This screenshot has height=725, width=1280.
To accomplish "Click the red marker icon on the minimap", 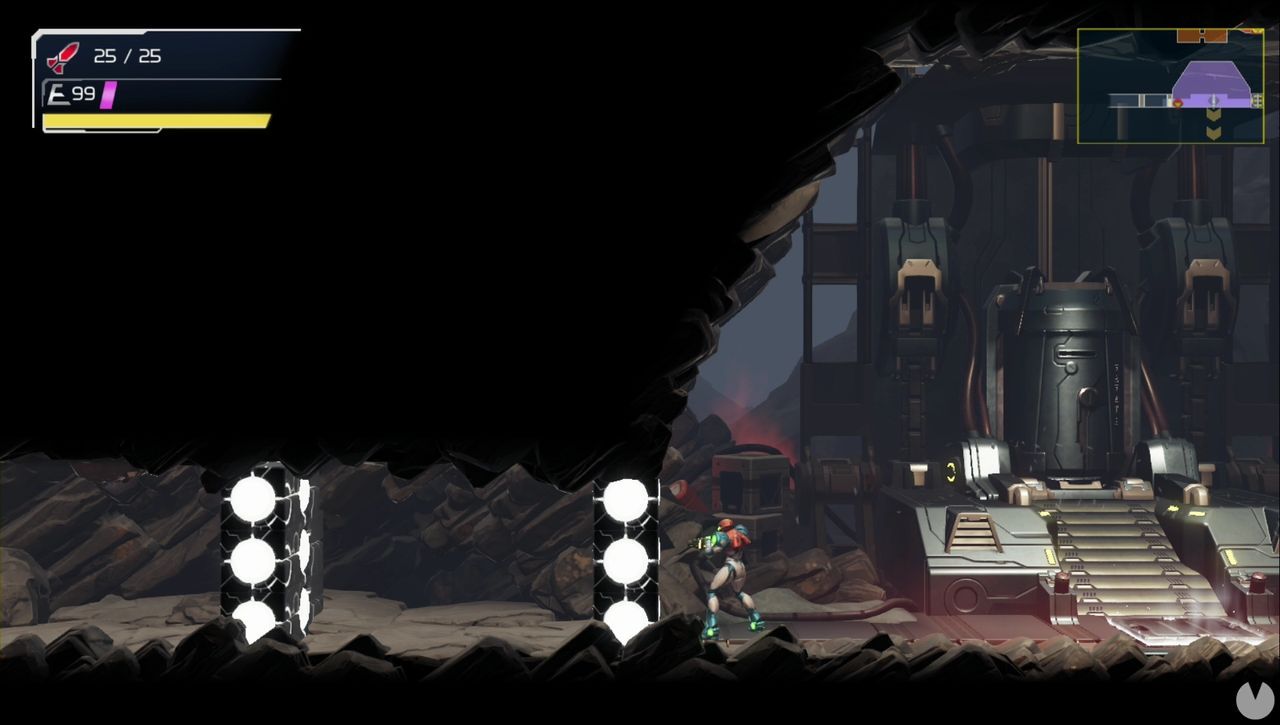I will tap(1178, 103).
